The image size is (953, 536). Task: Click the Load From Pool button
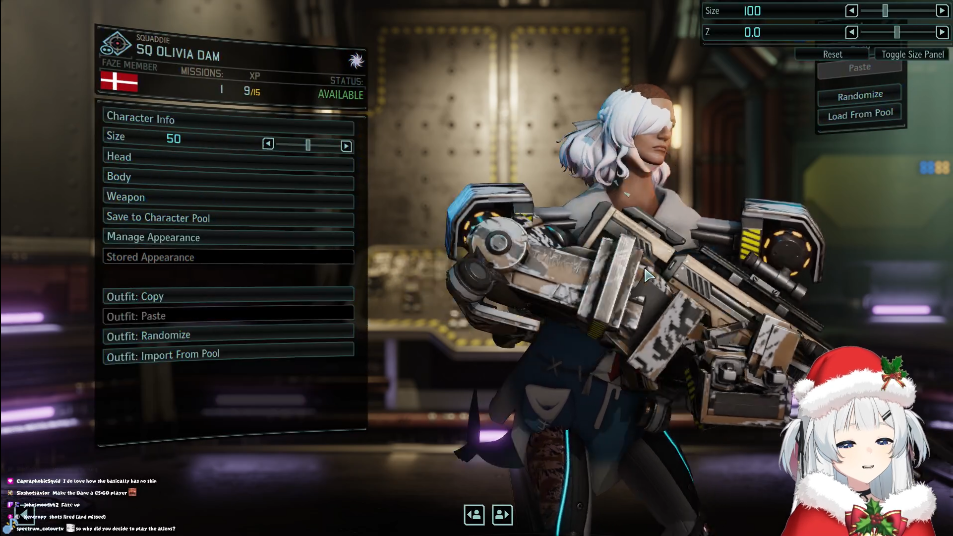coord(860,114)
